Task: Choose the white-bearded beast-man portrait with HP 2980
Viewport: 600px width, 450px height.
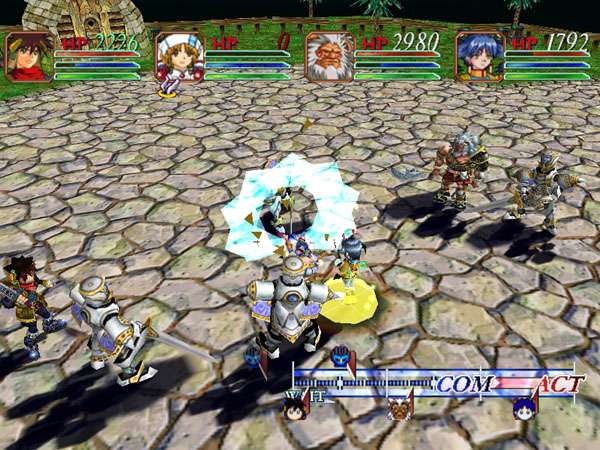Action: click(329, 55)
